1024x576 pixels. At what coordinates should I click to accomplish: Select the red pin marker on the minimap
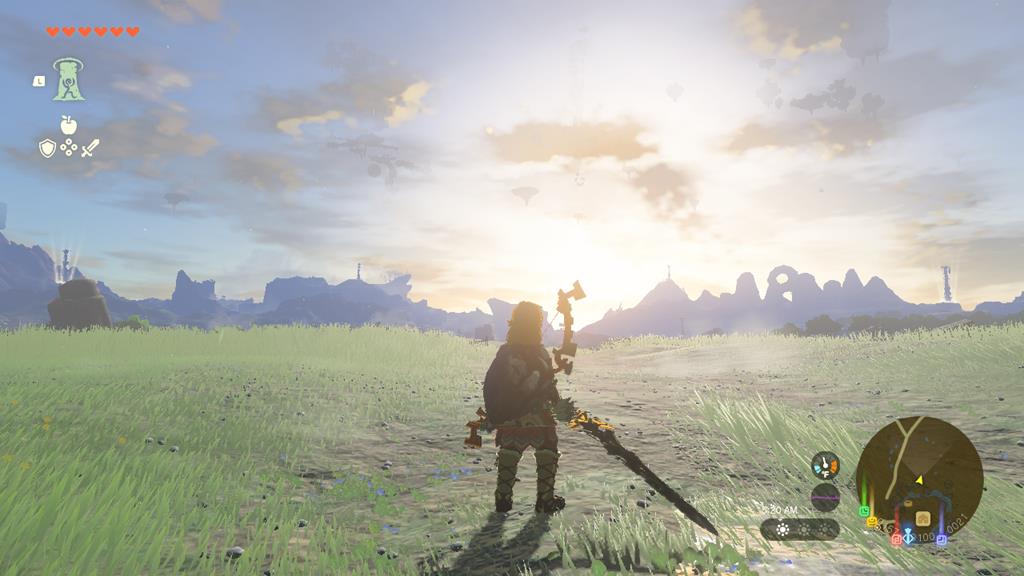(x=896, y=538)
